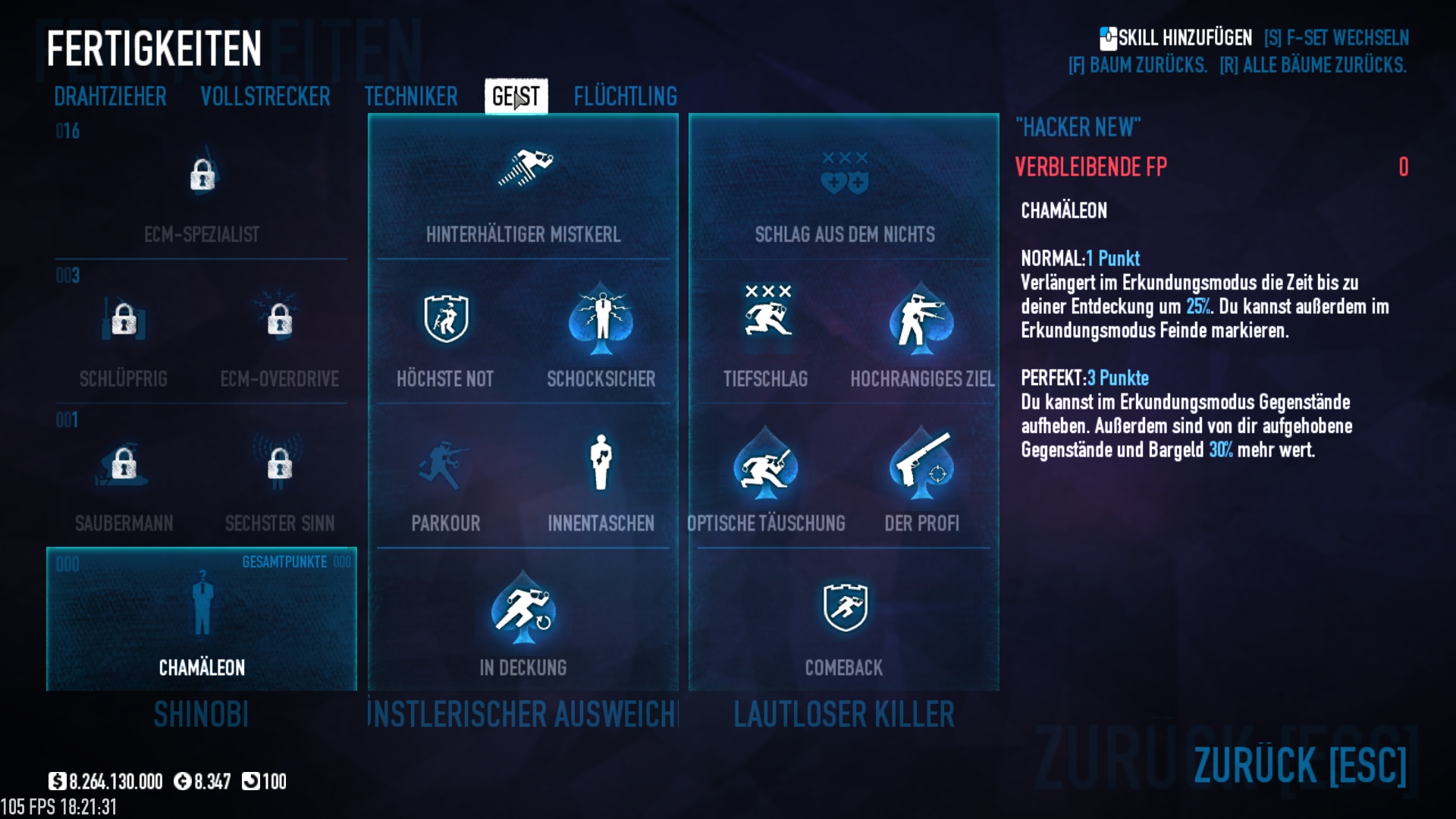Image resolution: width=1456 pixels, height=819 pixels.
Task: Choose the locked ECM-Overdrive skill
Action: pos(279,334)
